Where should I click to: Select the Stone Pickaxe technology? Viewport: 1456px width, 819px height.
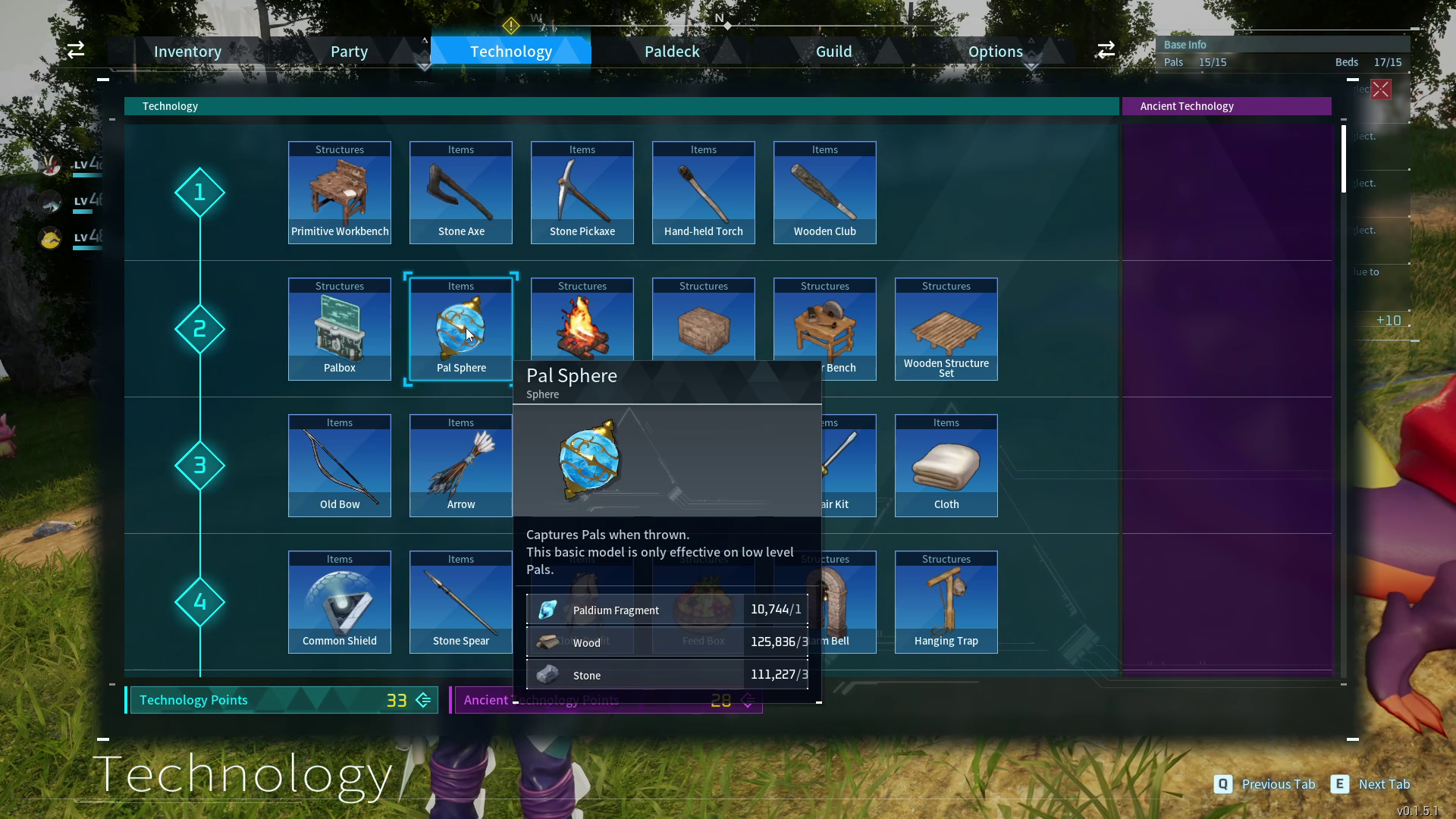pyautogui.click(x=582, y=193)
